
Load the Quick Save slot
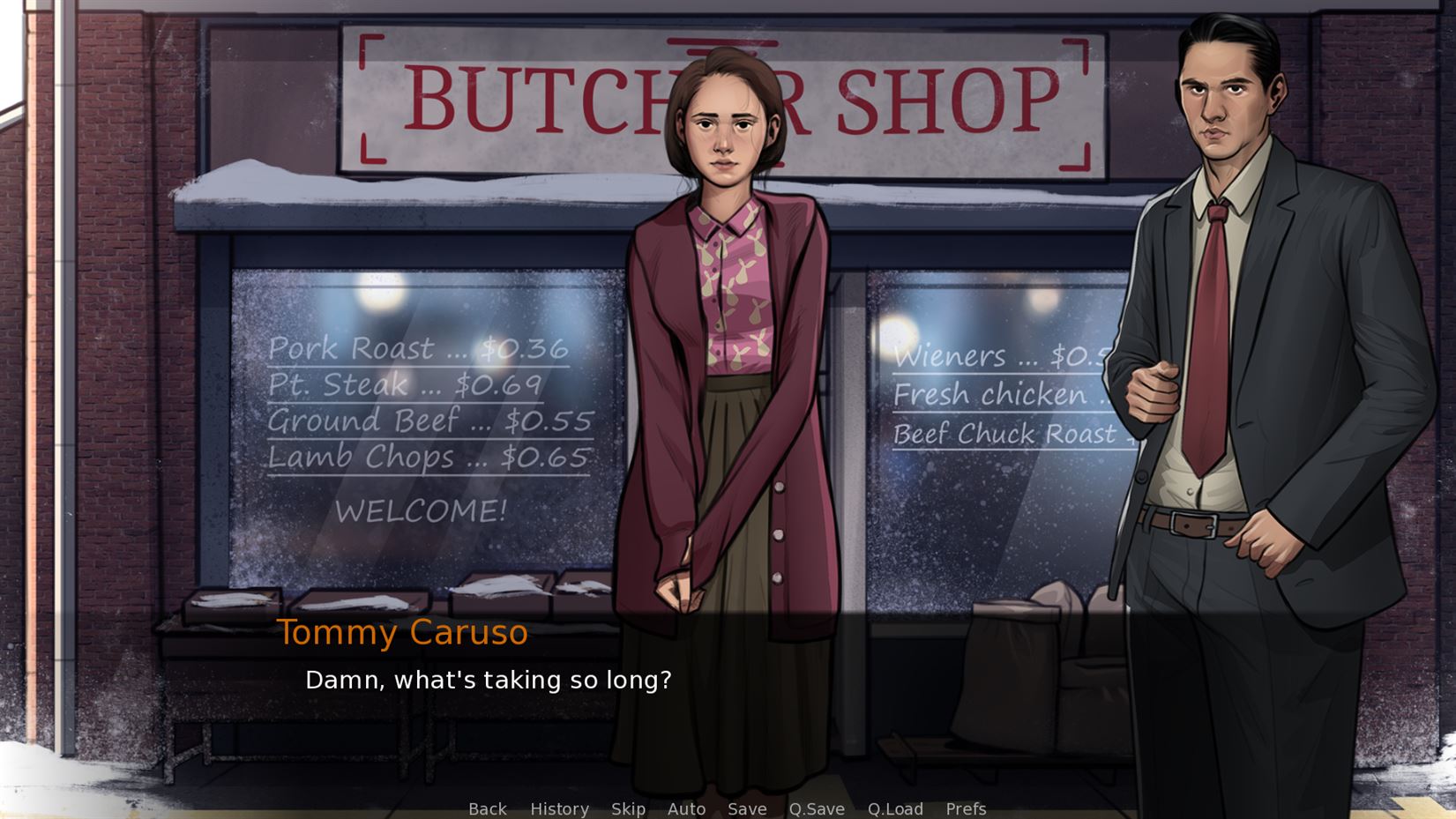pos(895,808)
